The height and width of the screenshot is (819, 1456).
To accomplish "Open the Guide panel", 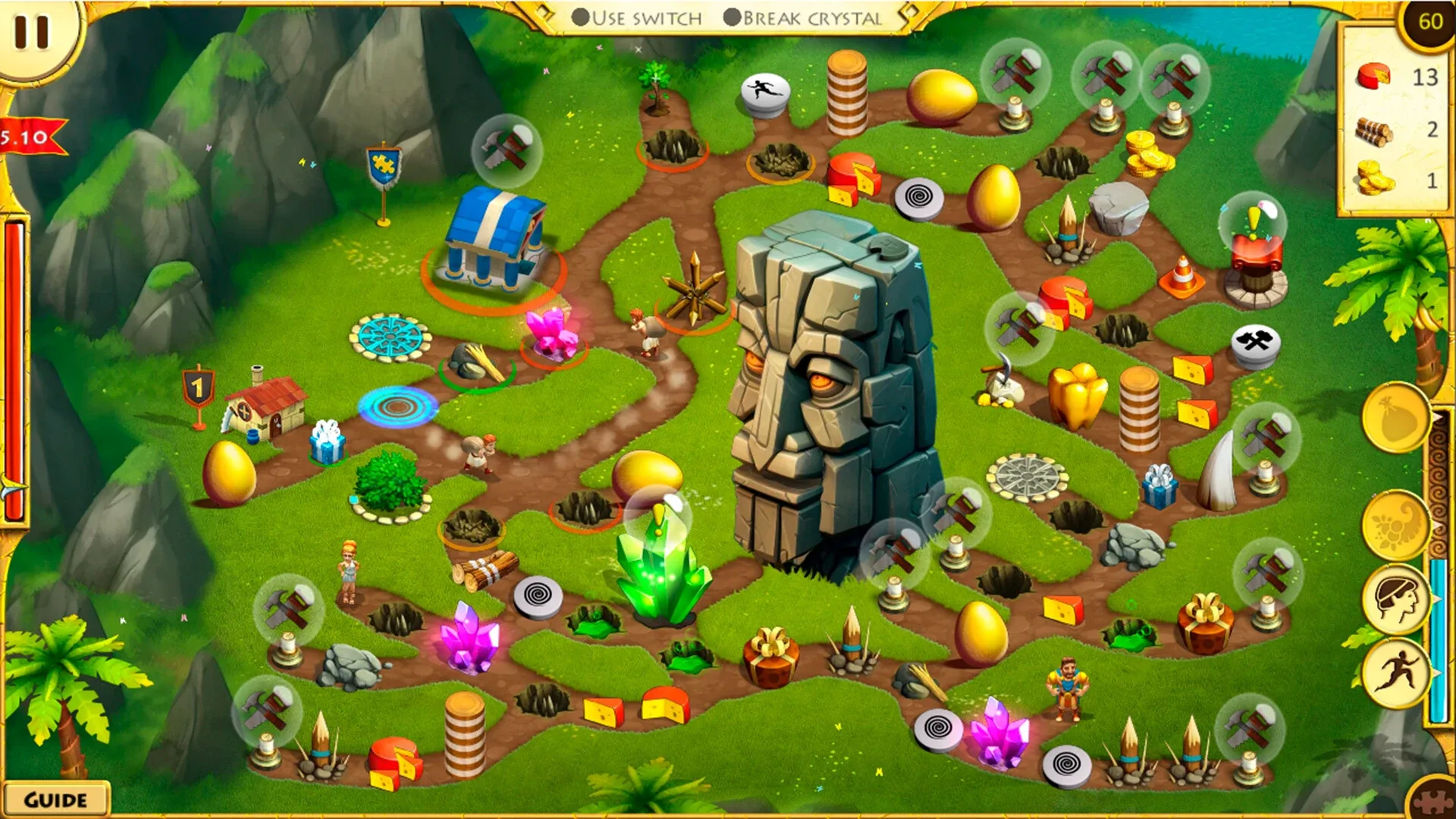I will click(57, 798).
